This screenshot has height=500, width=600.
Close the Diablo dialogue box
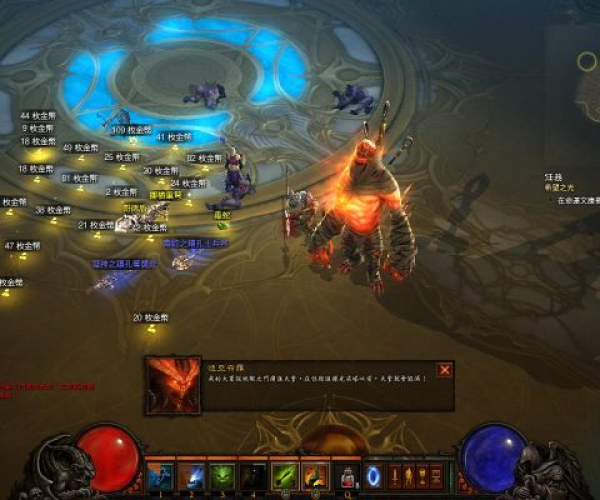[x=445, y=370]
